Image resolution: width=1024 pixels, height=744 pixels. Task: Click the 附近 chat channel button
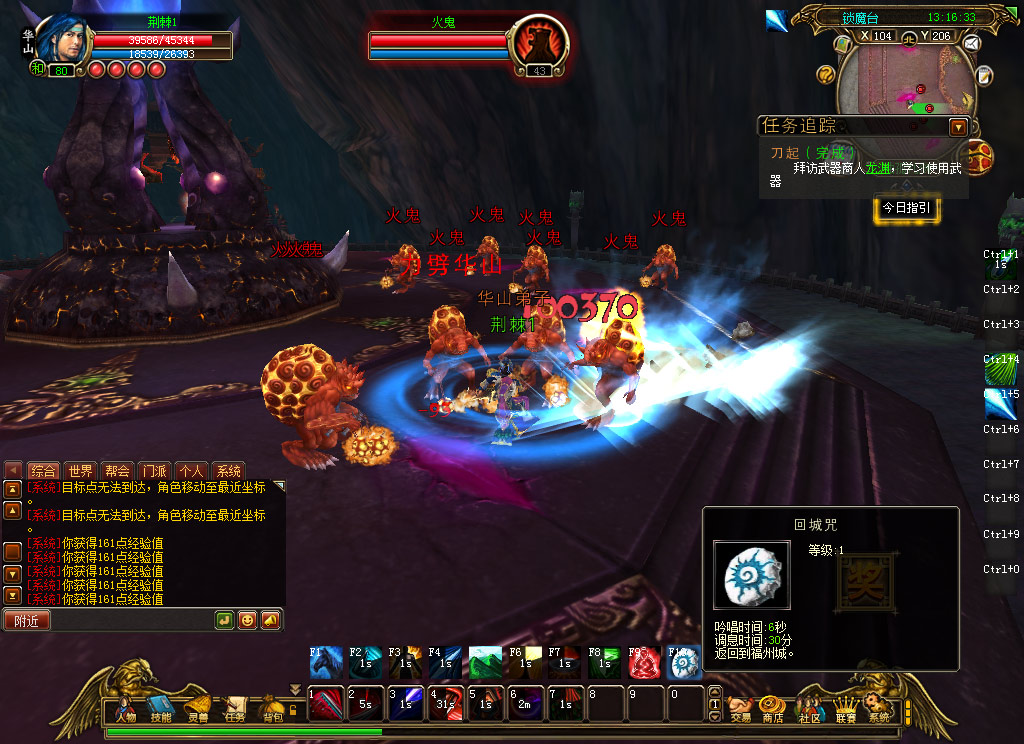click(x=27, y=620)
